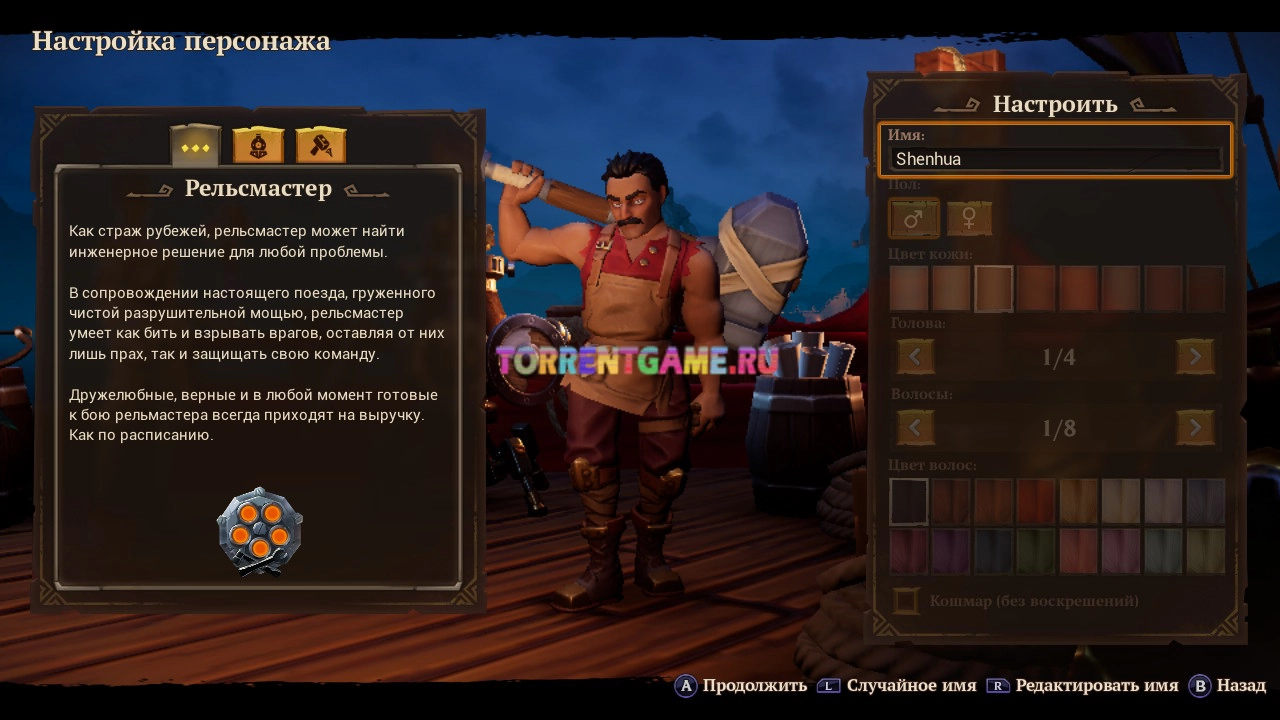Cycle to the next hairstyle
The height and width of the screenshot is (720, 1280).
1195,428
